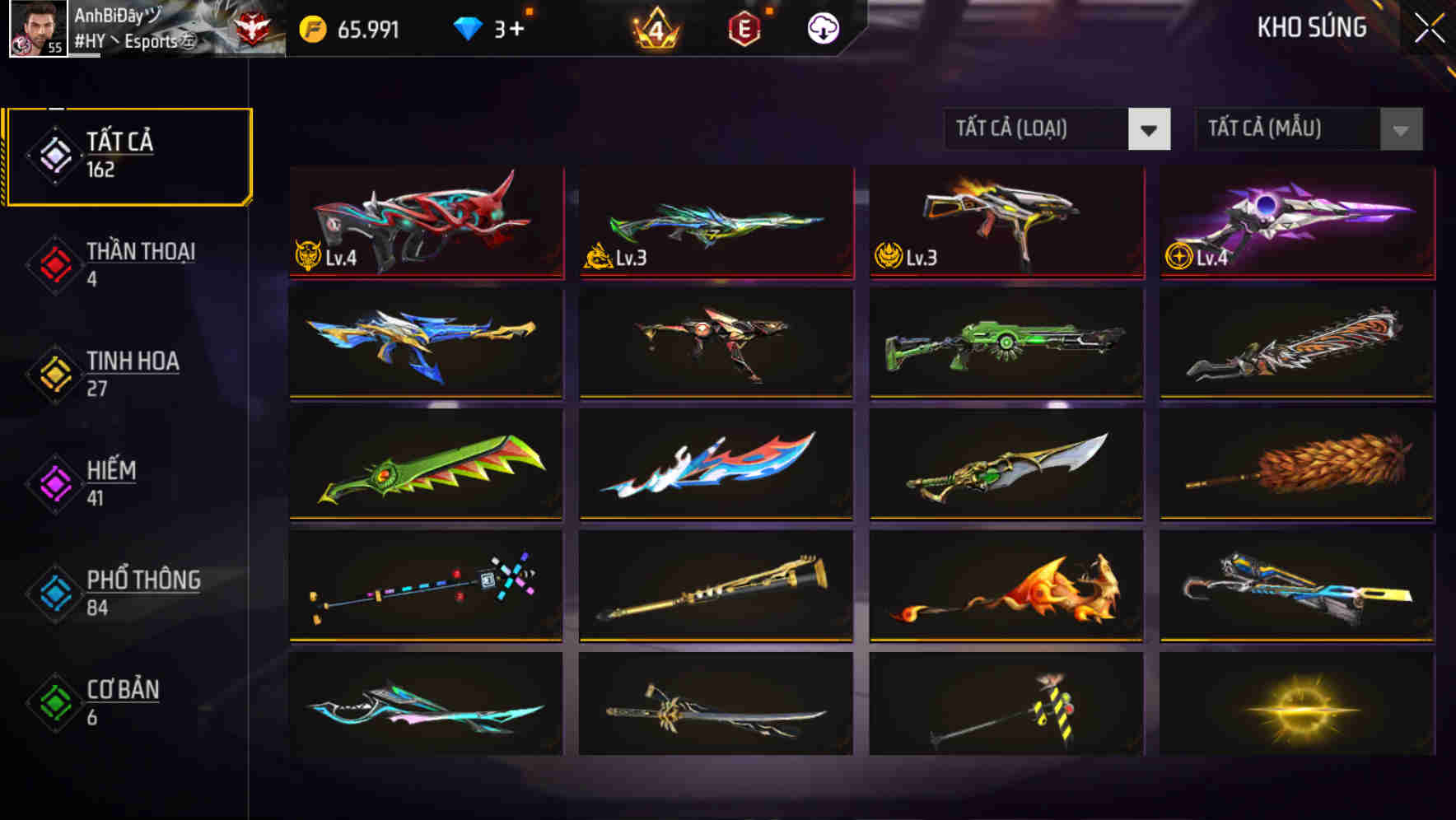Open the gold coin balance showing 65.991
The image size is (1456, 820).
[x=354, y=27]
